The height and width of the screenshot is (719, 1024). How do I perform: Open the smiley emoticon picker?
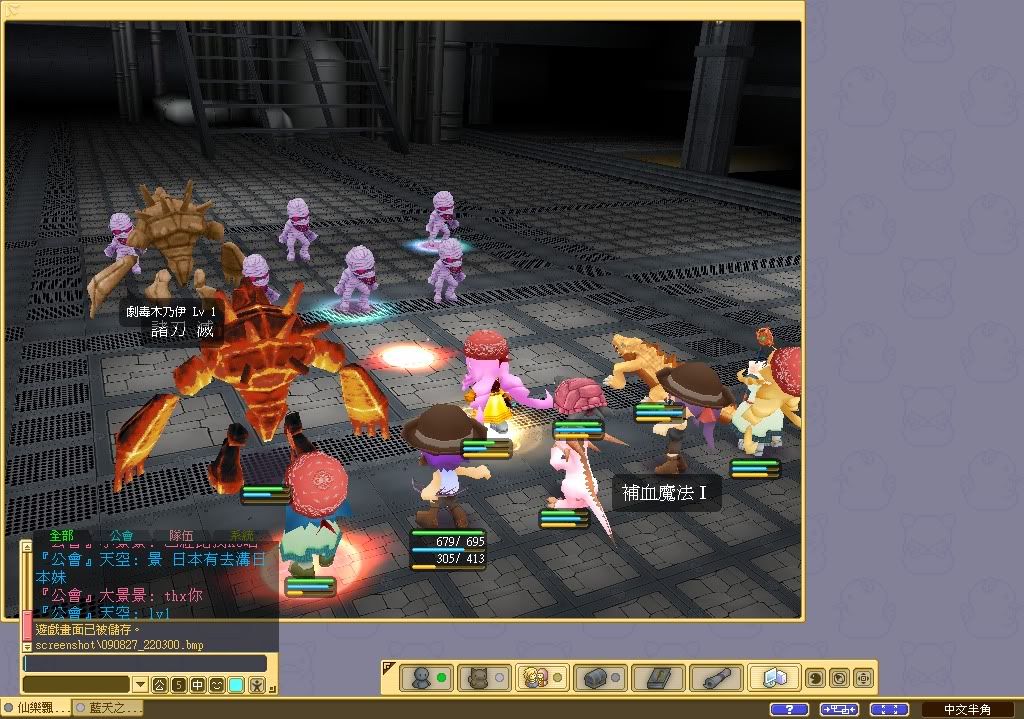217,685
